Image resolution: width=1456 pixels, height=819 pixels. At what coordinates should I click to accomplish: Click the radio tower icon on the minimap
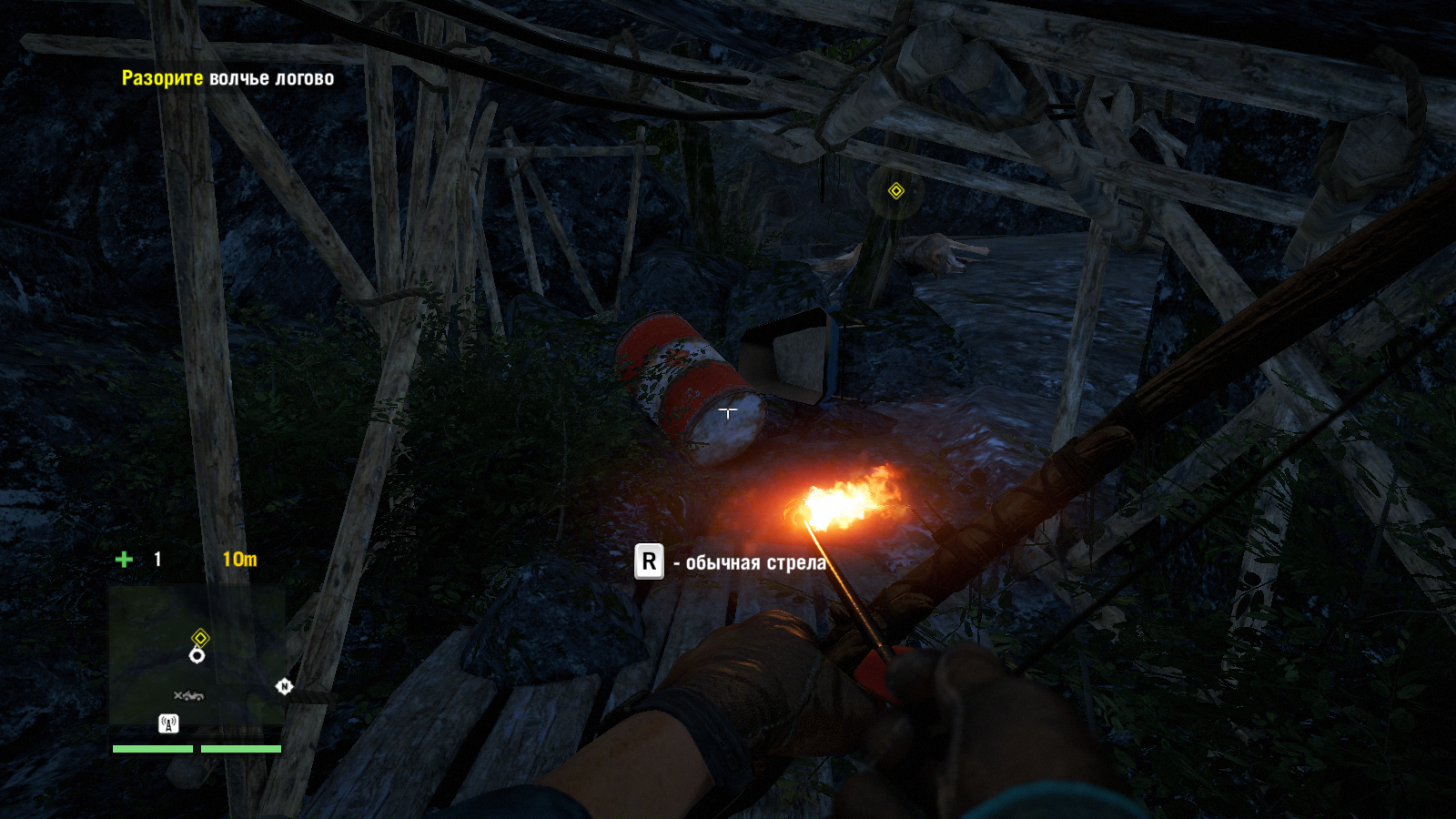(168, 723)
